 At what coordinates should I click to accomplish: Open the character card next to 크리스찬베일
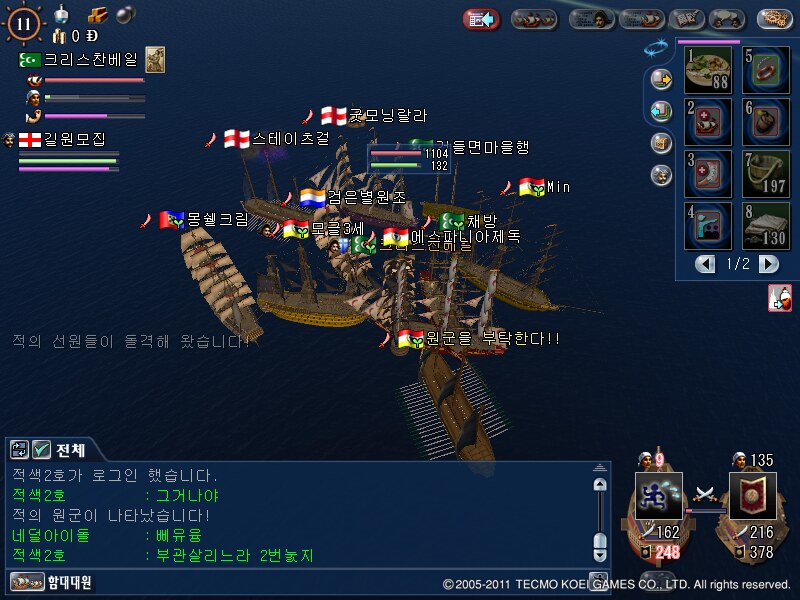(155, 60)
